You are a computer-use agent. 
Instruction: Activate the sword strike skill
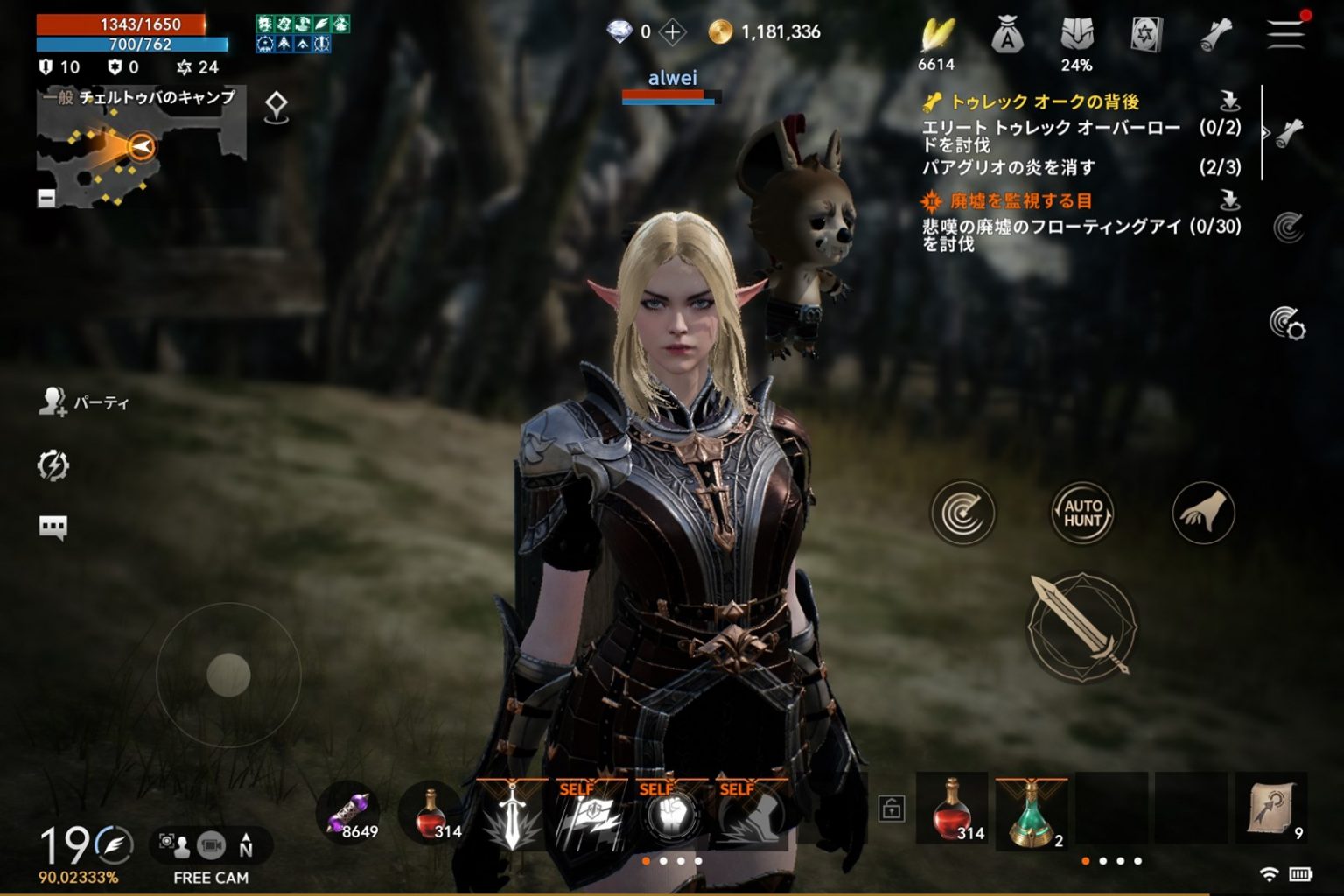click(x=512, y=815)
